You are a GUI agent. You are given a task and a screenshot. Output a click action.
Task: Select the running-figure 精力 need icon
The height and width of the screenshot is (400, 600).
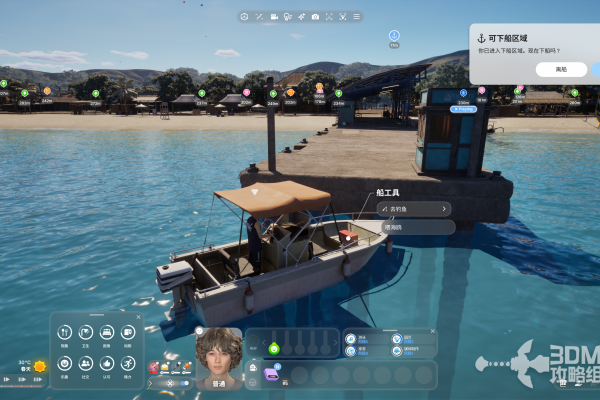[128, 364]
